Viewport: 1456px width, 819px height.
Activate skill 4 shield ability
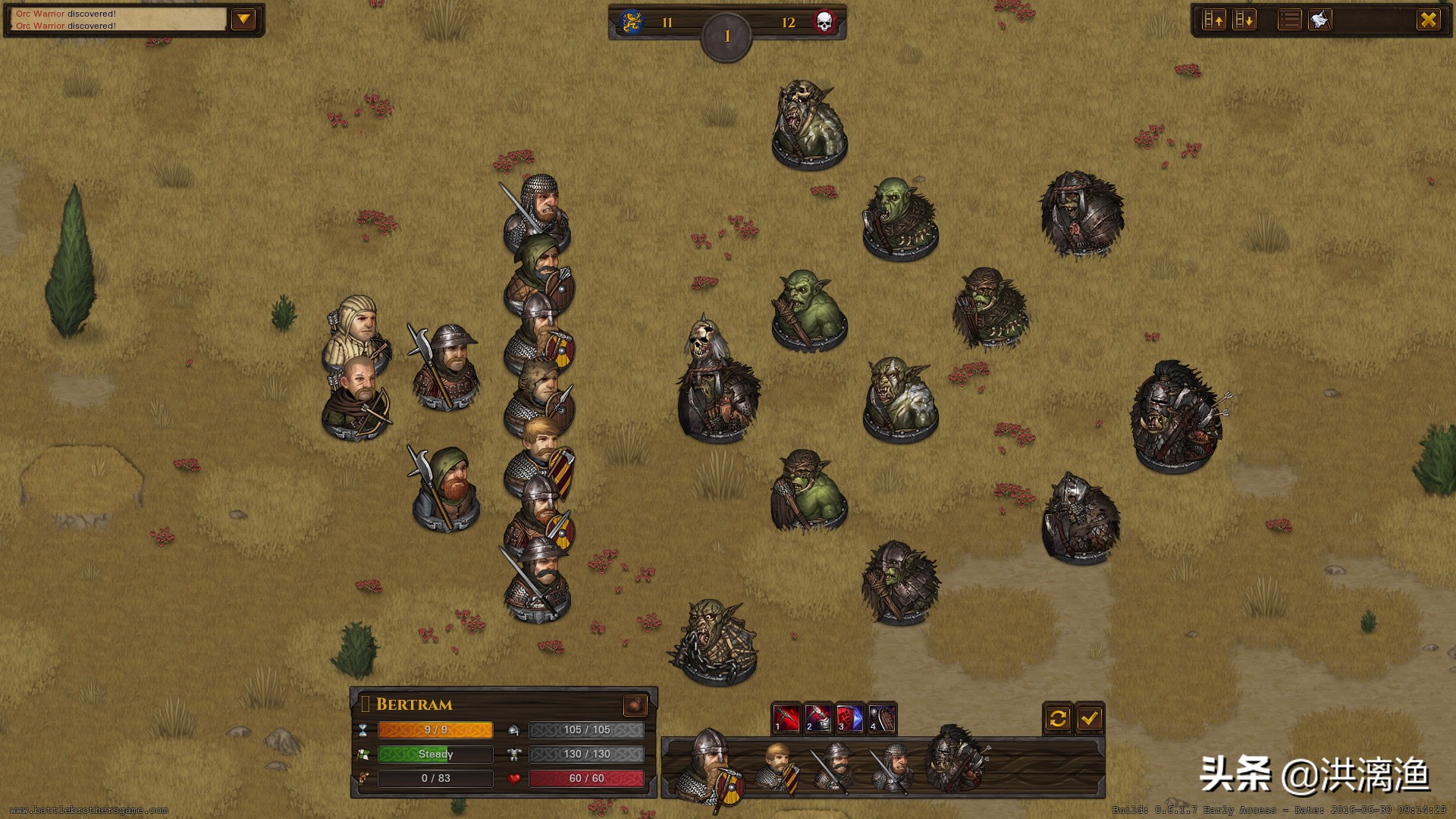(882, 717)
